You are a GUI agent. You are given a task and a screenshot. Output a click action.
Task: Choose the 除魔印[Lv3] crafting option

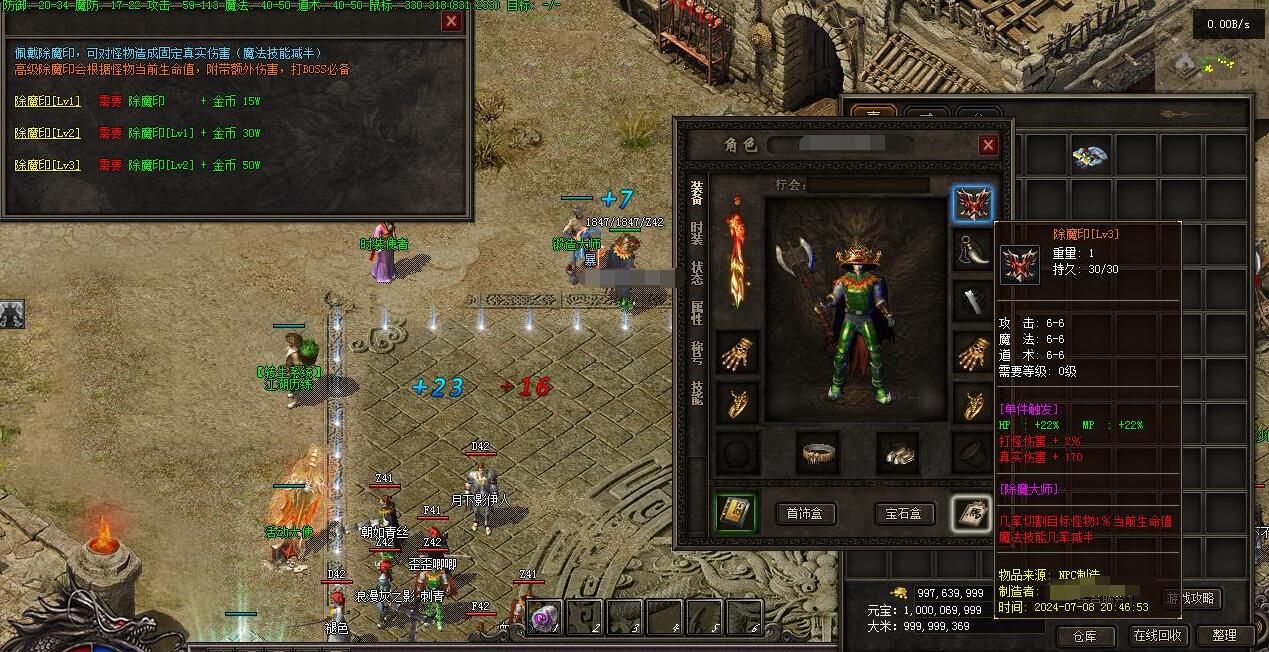47,165
